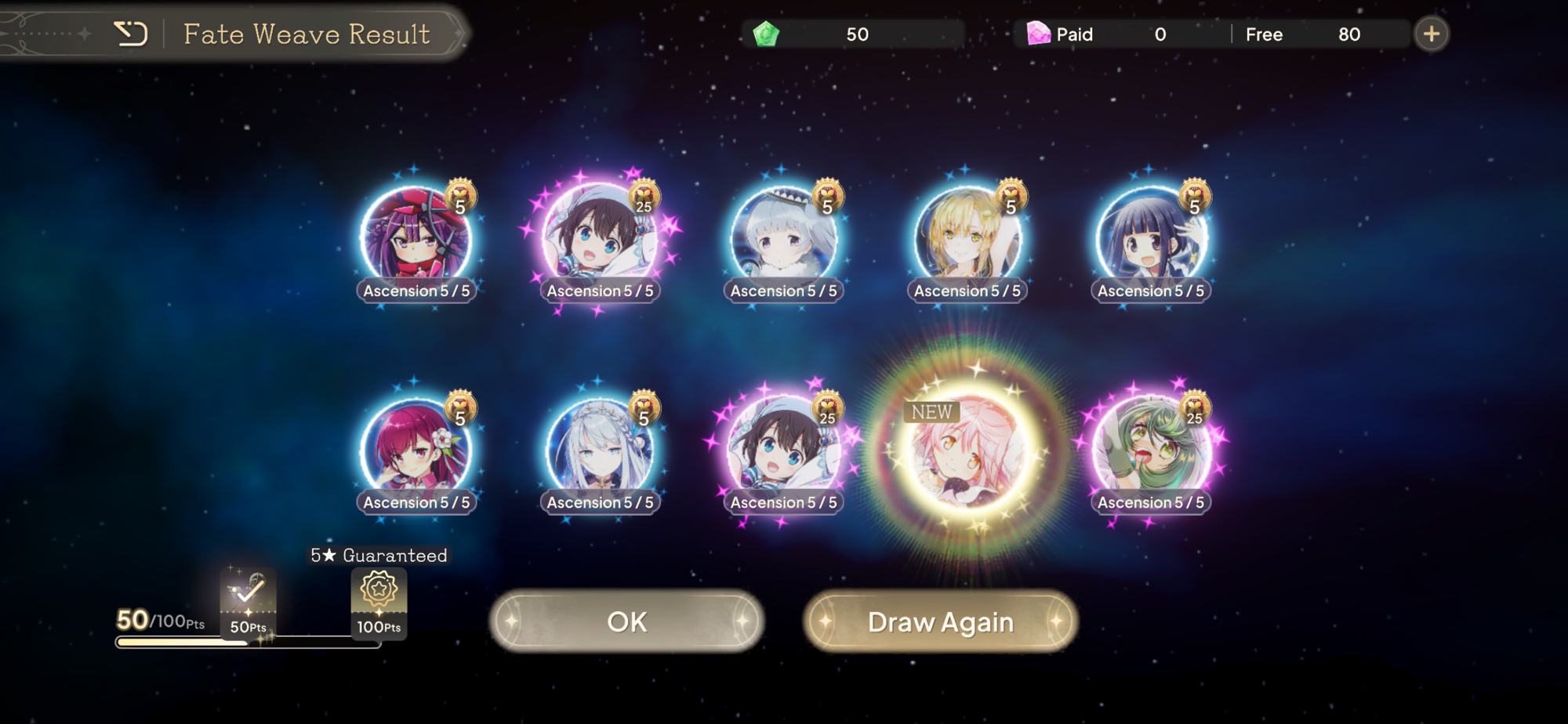View the NEW pink-haired character result

(x=967, y=451)
